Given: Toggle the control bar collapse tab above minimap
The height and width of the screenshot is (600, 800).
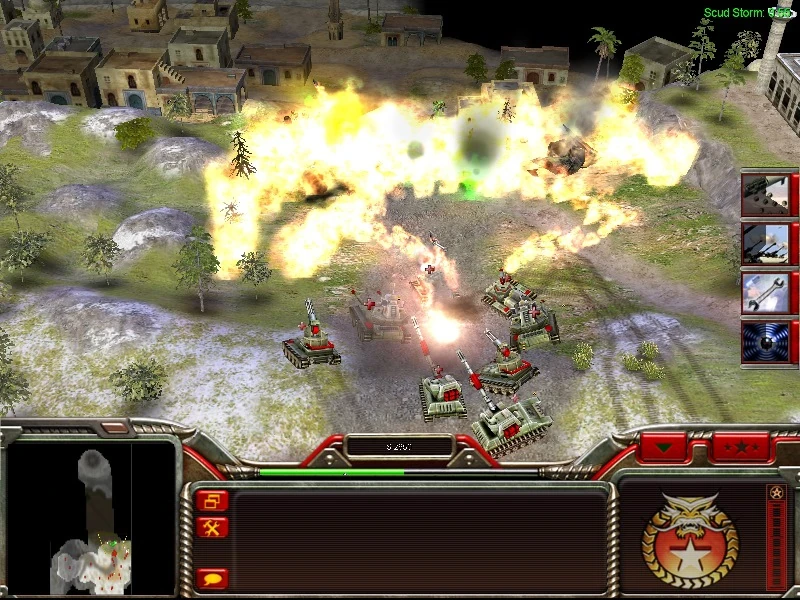Looking at the screenshot, I should (x=115, y=428).
